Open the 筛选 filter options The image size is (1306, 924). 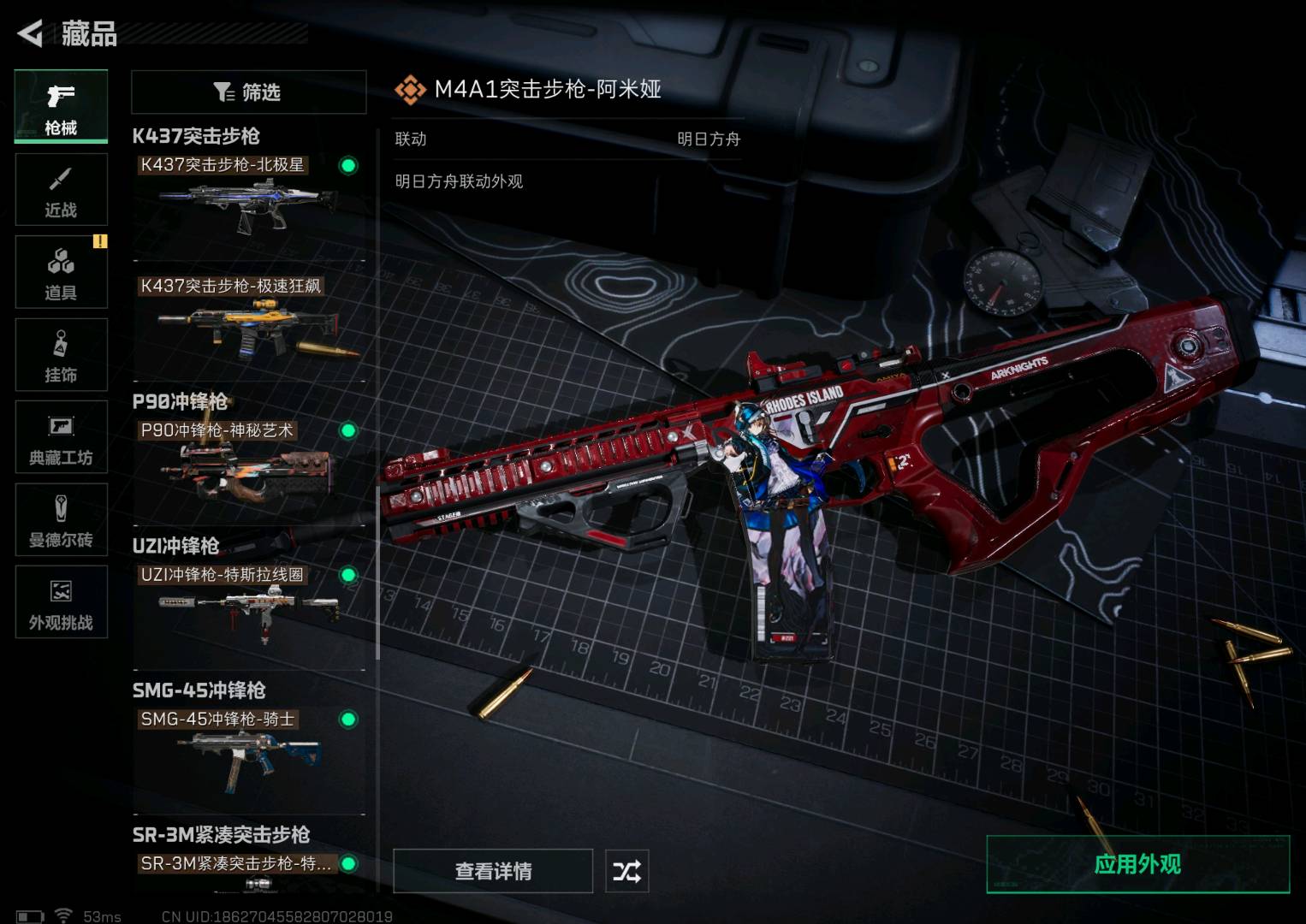(248, 92)
